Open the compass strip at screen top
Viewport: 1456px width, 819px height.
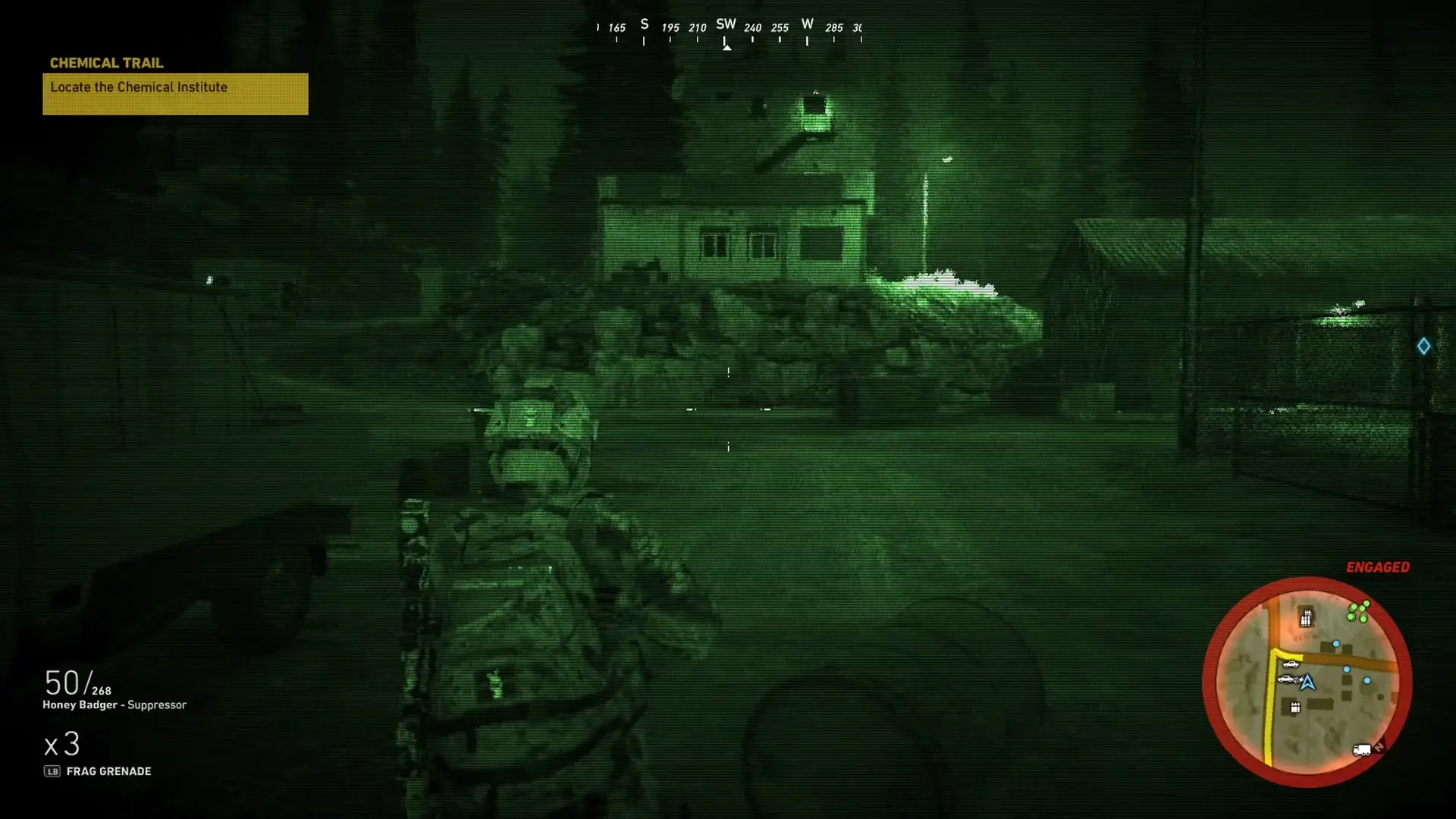[727, 27]
